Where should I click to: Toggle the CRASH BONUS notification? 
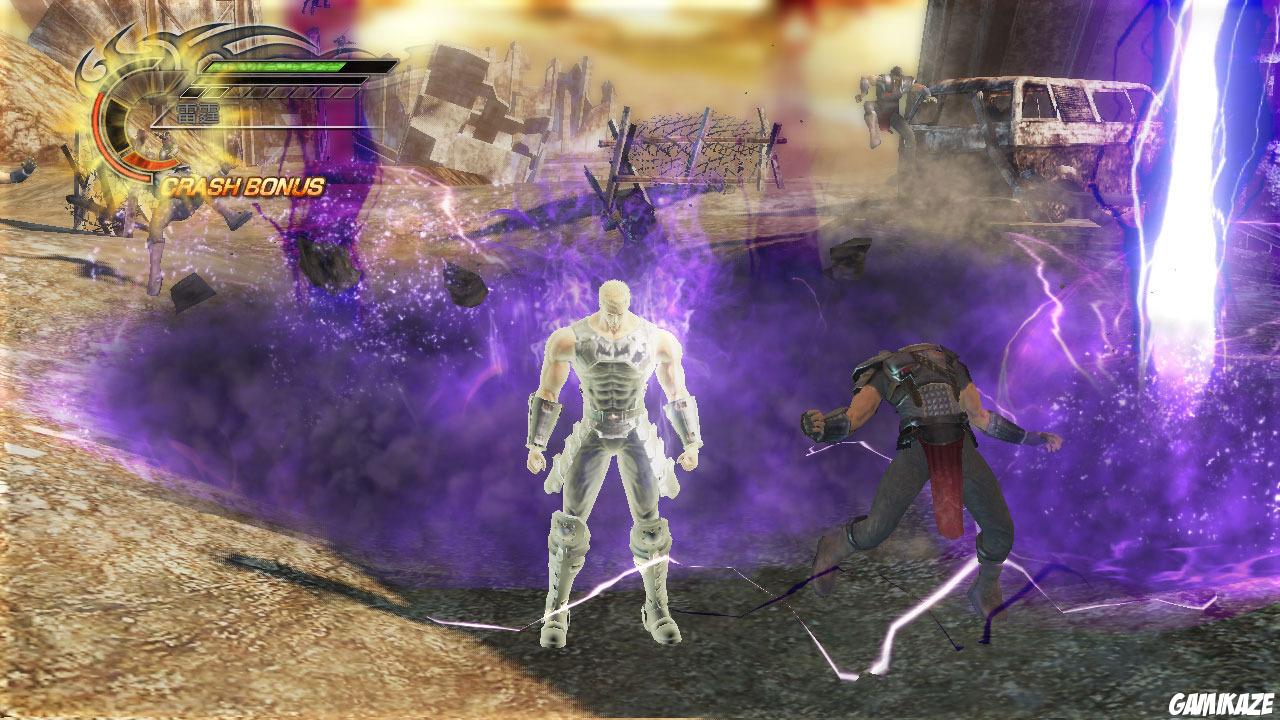tap(245, 183)
